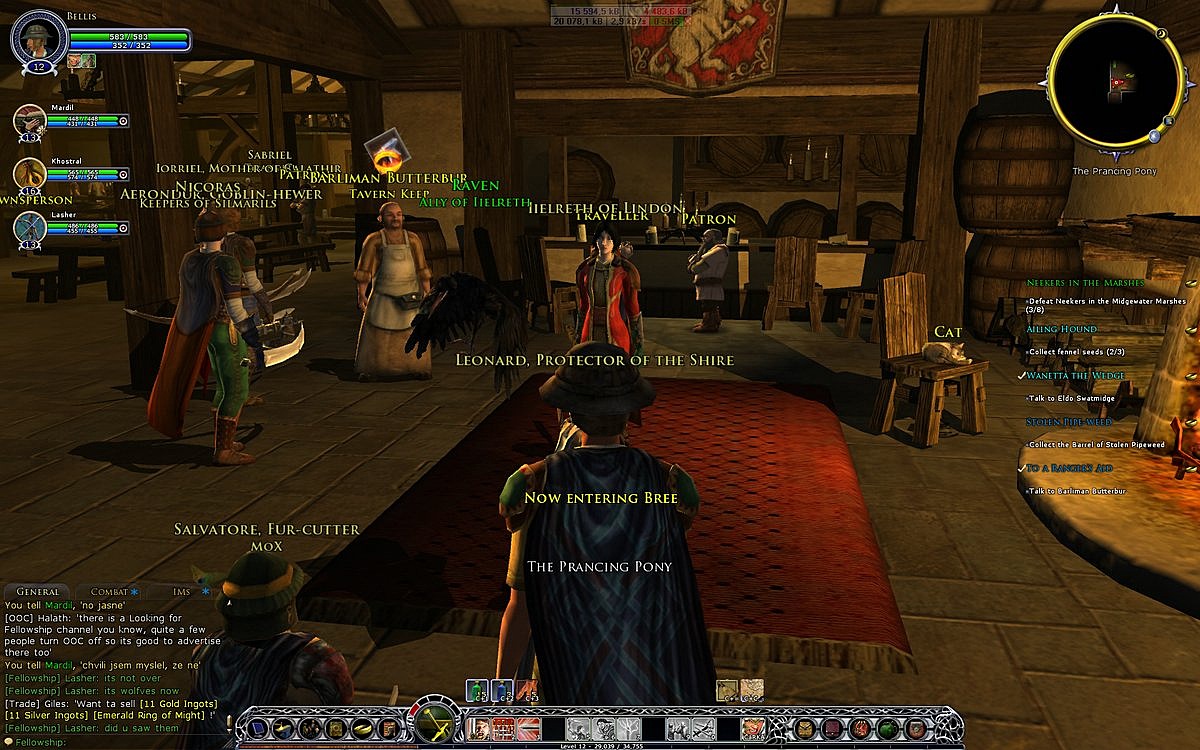
Task: Switch to the Combat chat tab
Action: click(109, 592)
